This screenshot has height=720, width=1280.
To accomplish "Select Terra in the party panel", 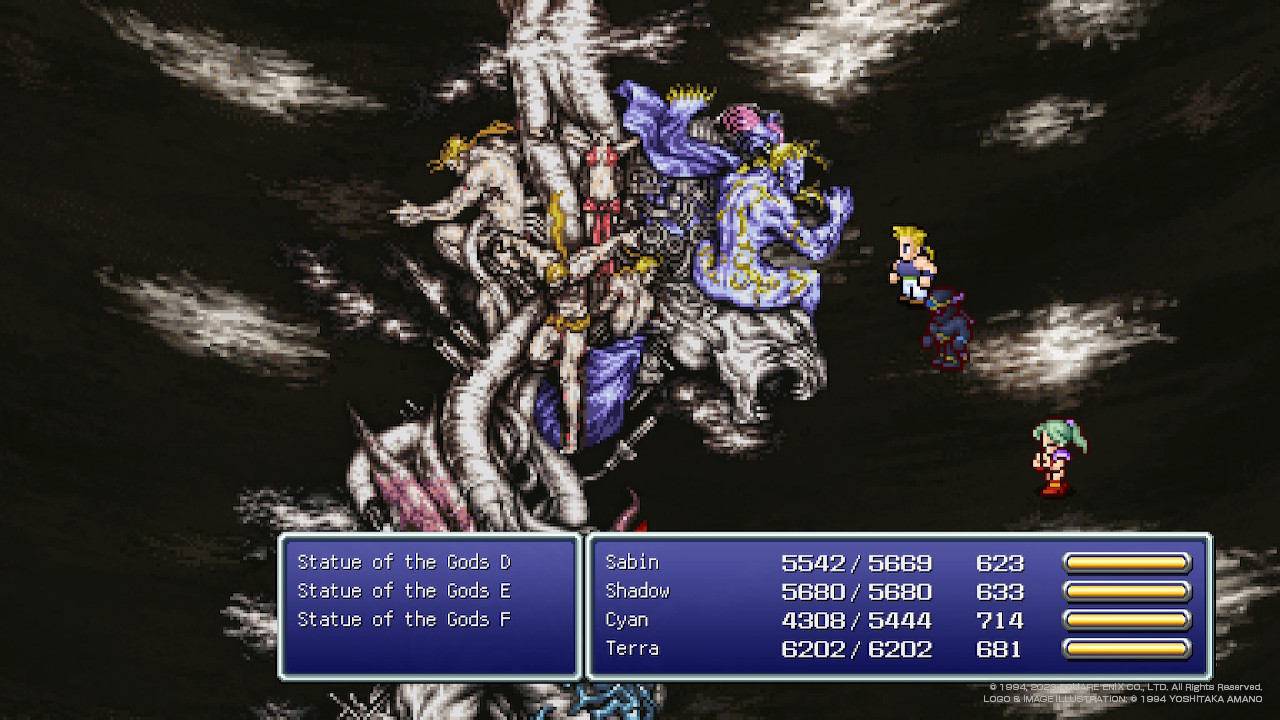I will [632, 649].
